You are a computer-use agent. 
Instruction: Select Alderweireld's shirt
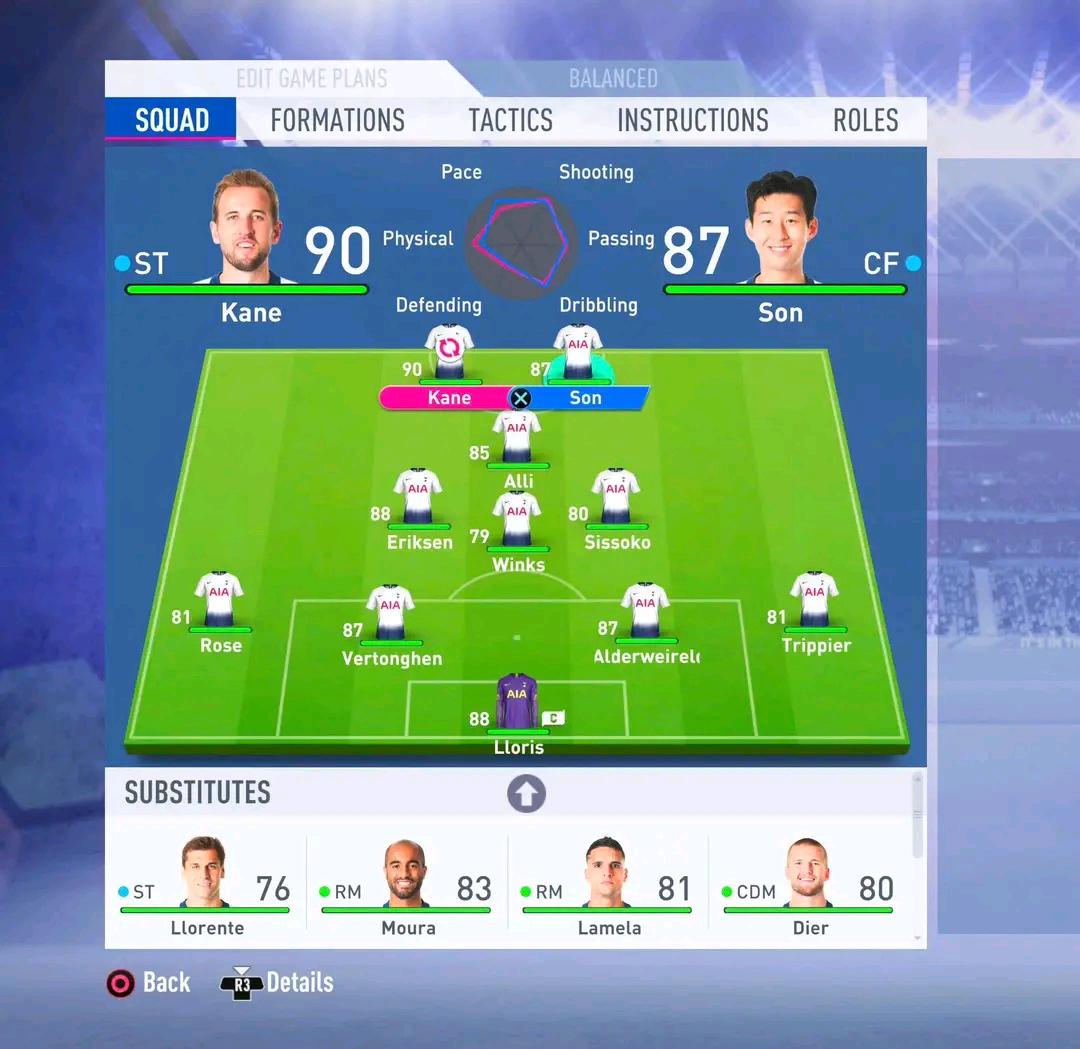[x=645, y=612]
